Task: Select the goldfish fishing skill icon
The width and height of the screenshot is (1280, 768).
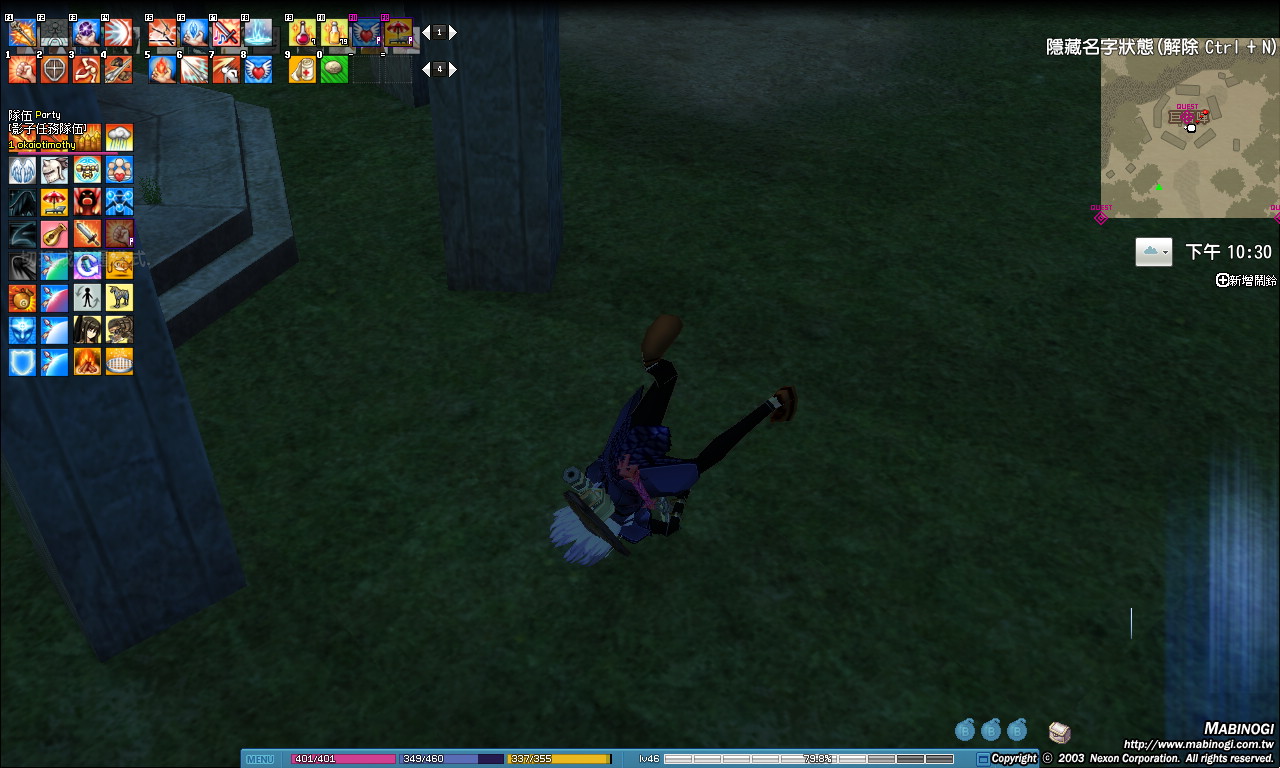Action: pyautogui.click(x=119, y=266)
